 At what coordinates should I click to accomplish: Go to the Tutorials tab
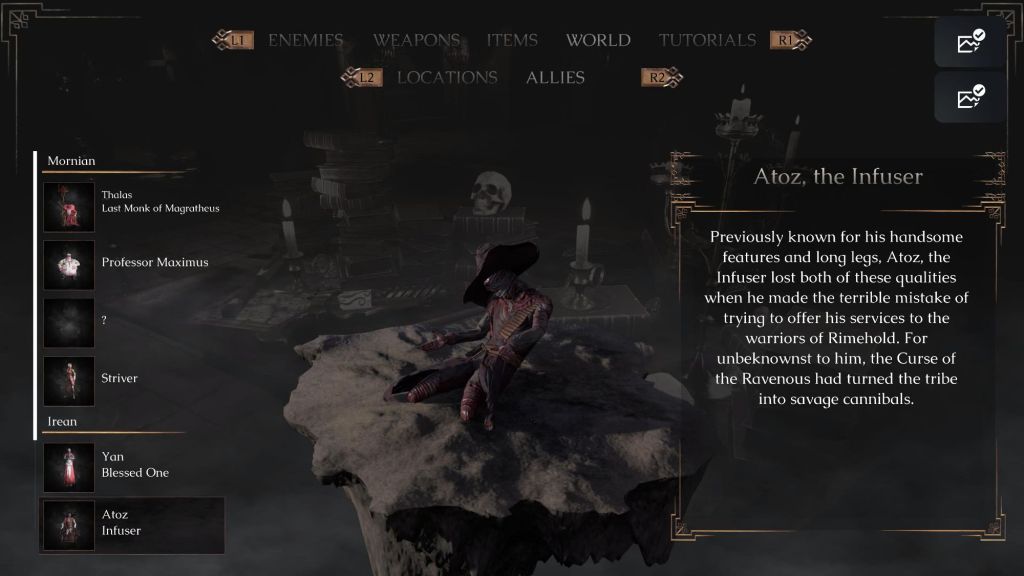707,41
